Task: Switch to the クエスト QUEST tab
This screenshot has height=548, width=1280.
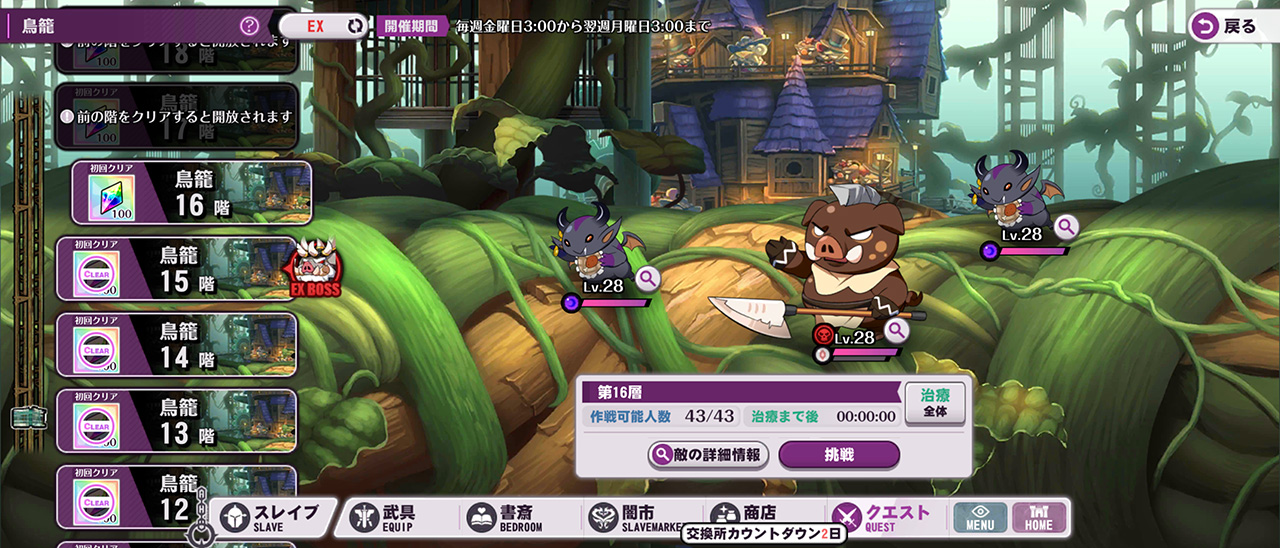Action: 883,517
